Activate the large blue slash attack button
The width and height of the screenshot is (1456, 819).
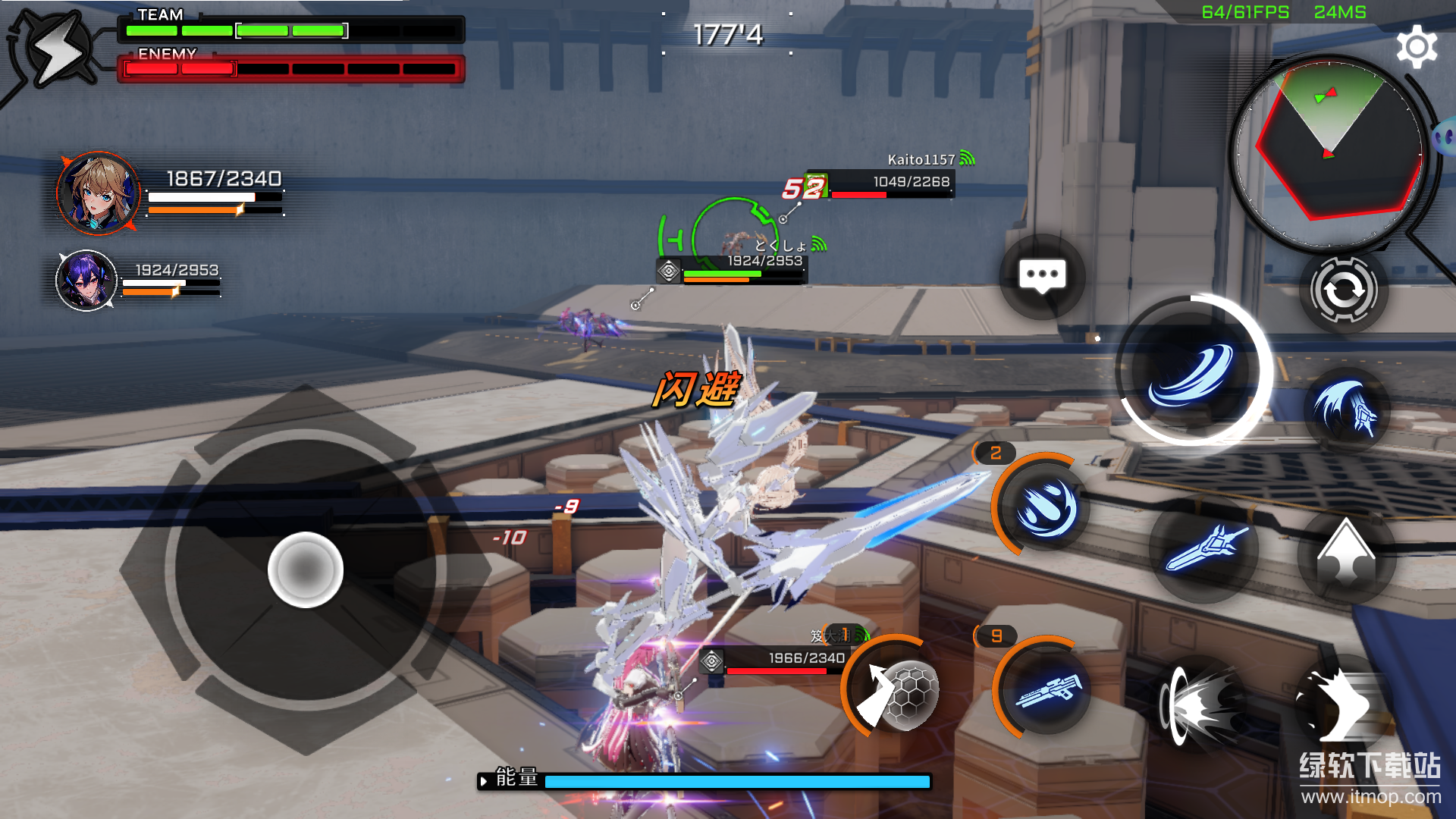(1191, 371)
